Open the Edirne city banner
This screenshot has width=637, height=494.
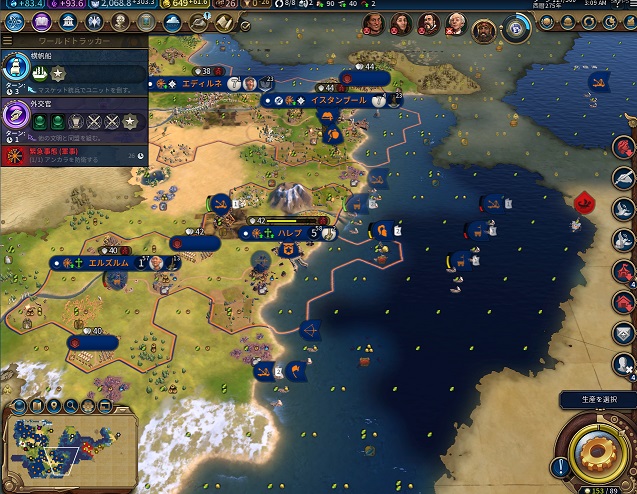point(194,84)
